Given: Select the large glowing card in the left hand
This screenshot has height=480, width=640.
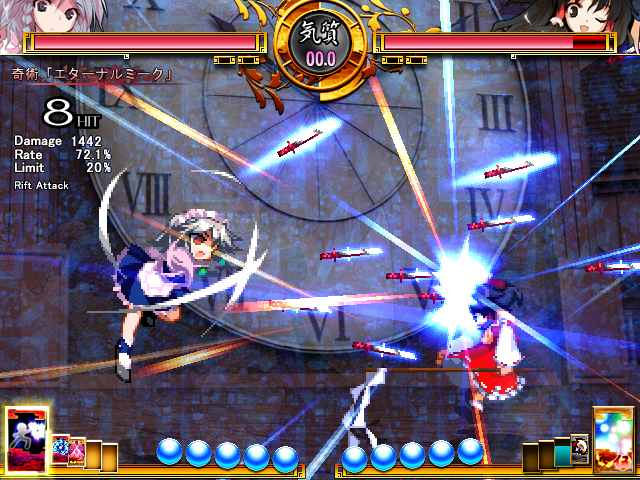Looking at the screenshot, I should tap(26, 440).
